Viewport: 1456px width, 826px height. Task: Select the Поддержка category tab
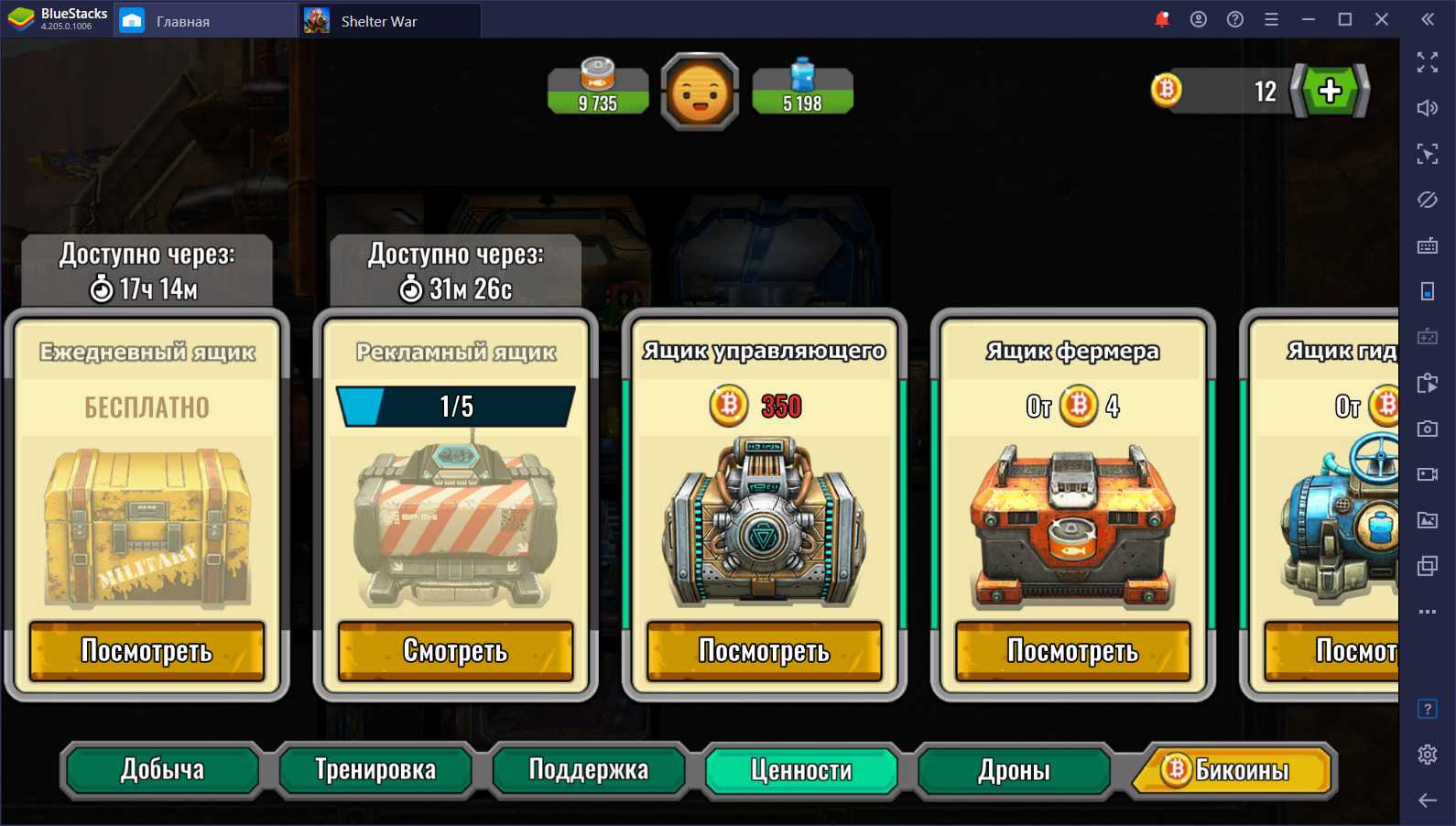(x=589, y=770)
